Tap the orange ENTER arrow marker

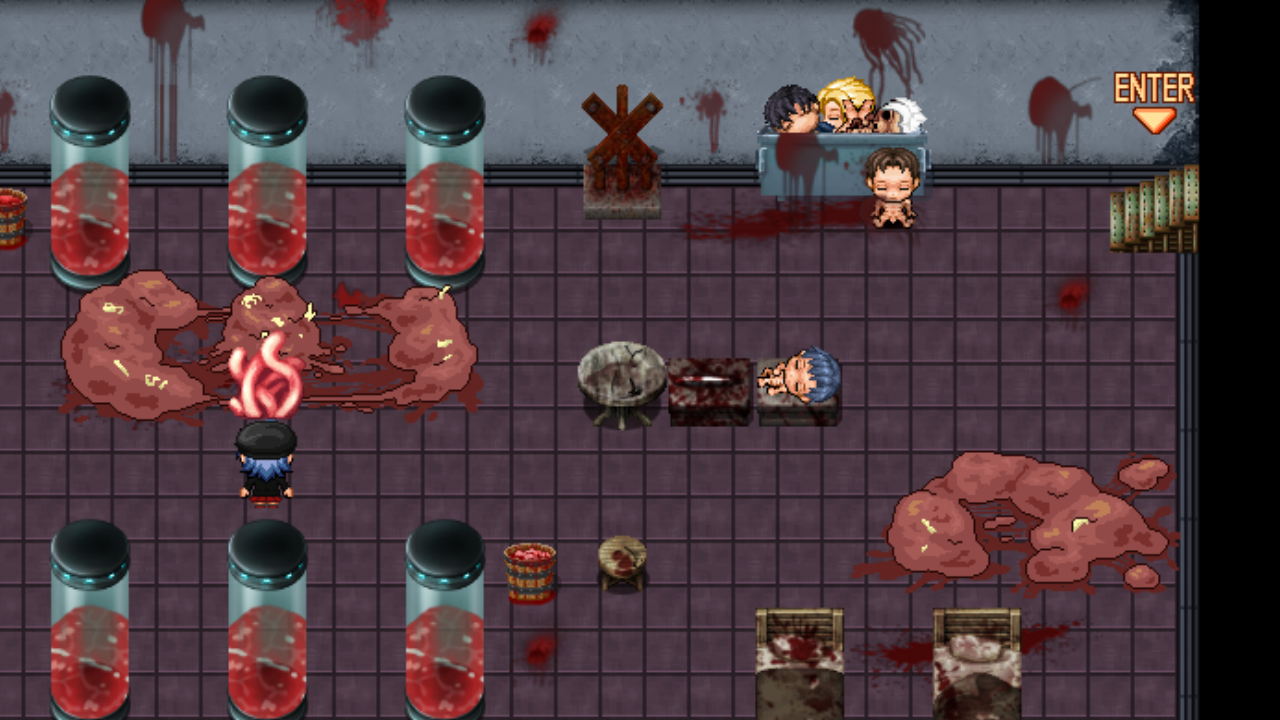pyautogui.click(x=1154, y=118)
